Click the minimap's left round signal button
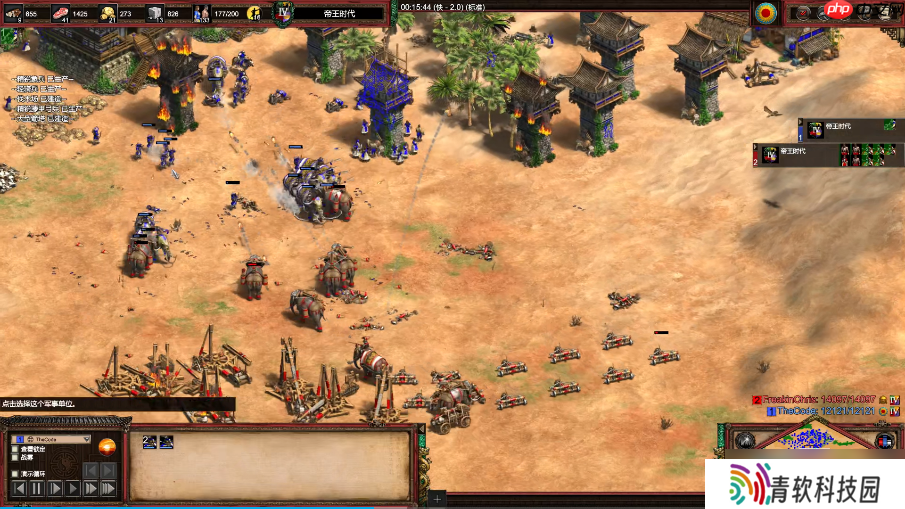Viewport: 905px width, 509px height. tap(744, 440)
